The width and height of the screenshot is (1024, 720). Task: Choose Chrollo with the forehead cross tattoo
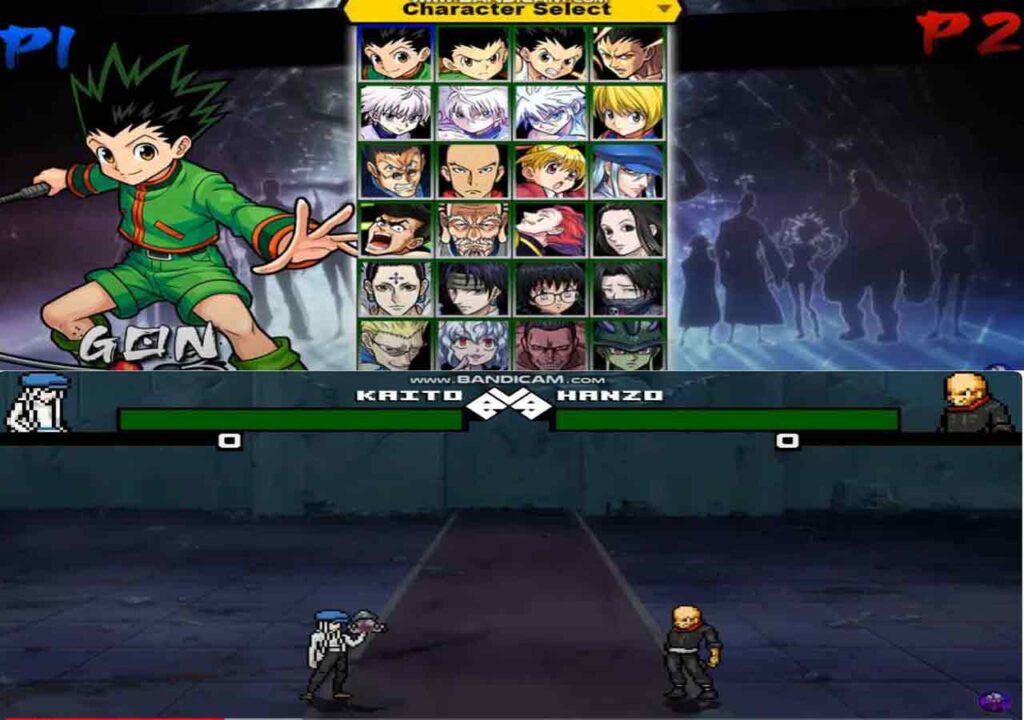coord(396,288)
